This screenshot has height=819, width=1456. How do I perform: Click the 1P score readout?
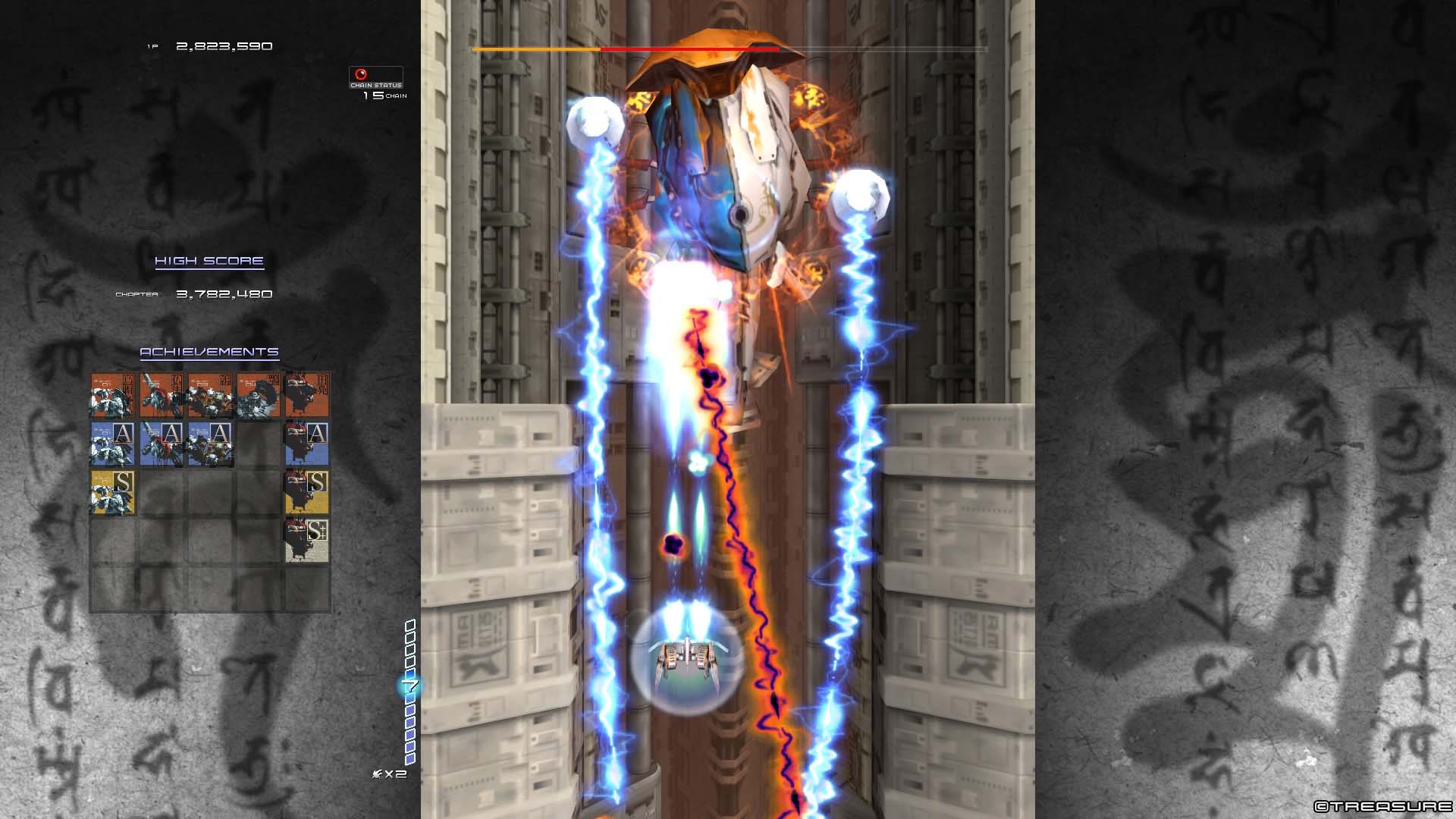pyautogui.click(x=224, y=46)
